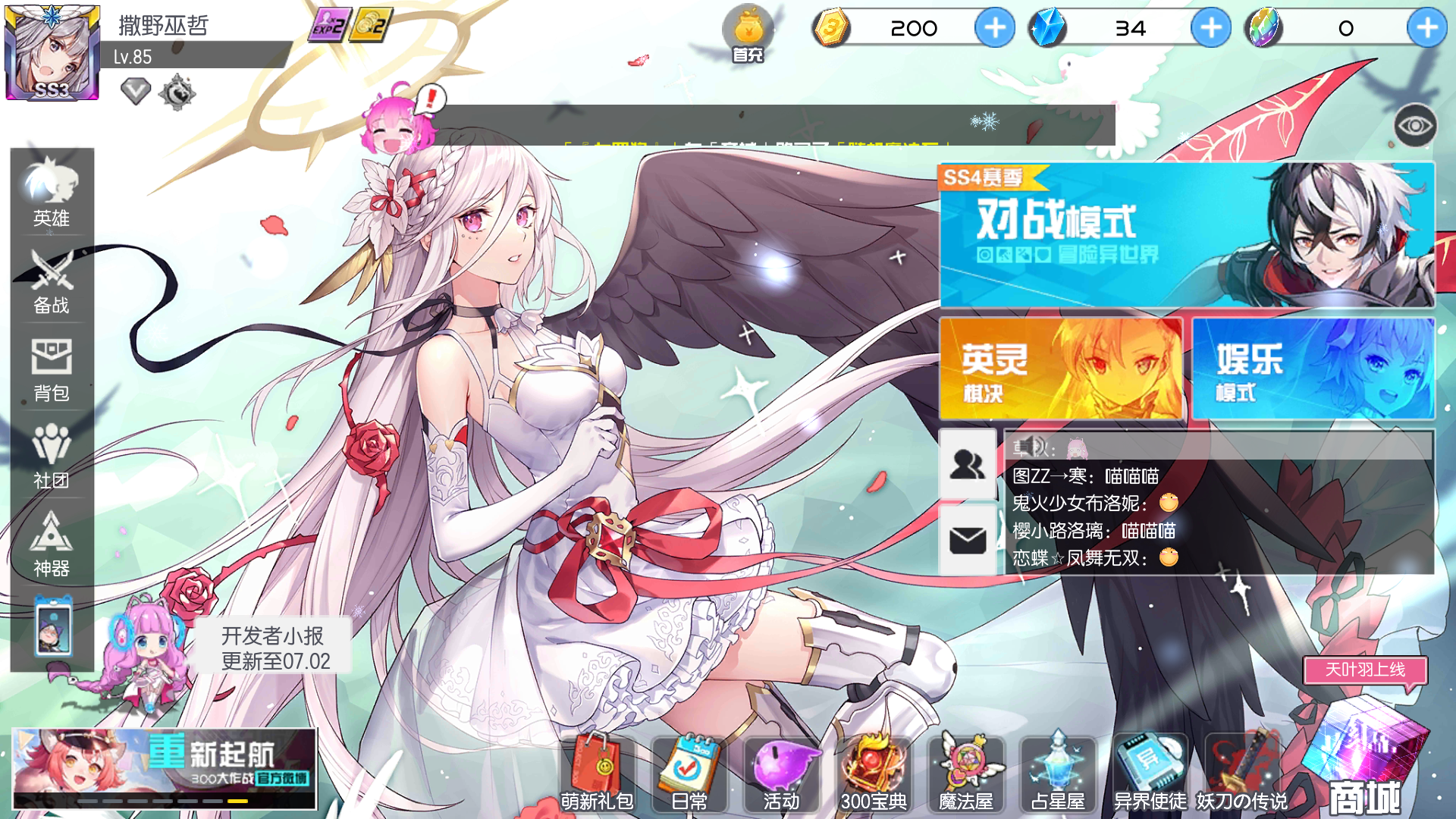Click the plus to buy more diamonds
The width and height of the screenshot is (1456, 819).
1210,27
